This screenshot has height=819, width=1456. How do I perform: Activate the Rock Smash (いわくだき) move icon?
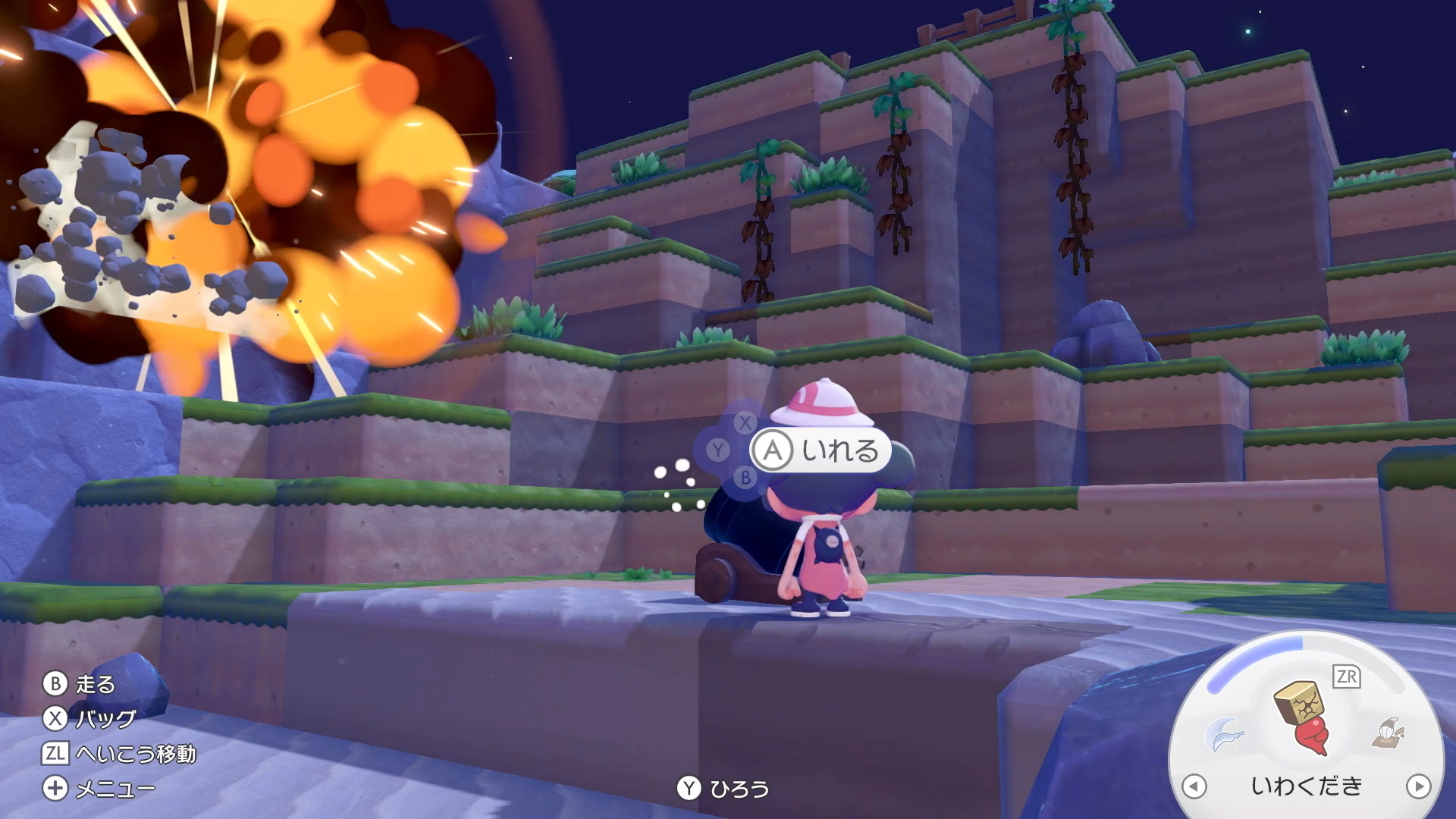tap(1303, 717)
